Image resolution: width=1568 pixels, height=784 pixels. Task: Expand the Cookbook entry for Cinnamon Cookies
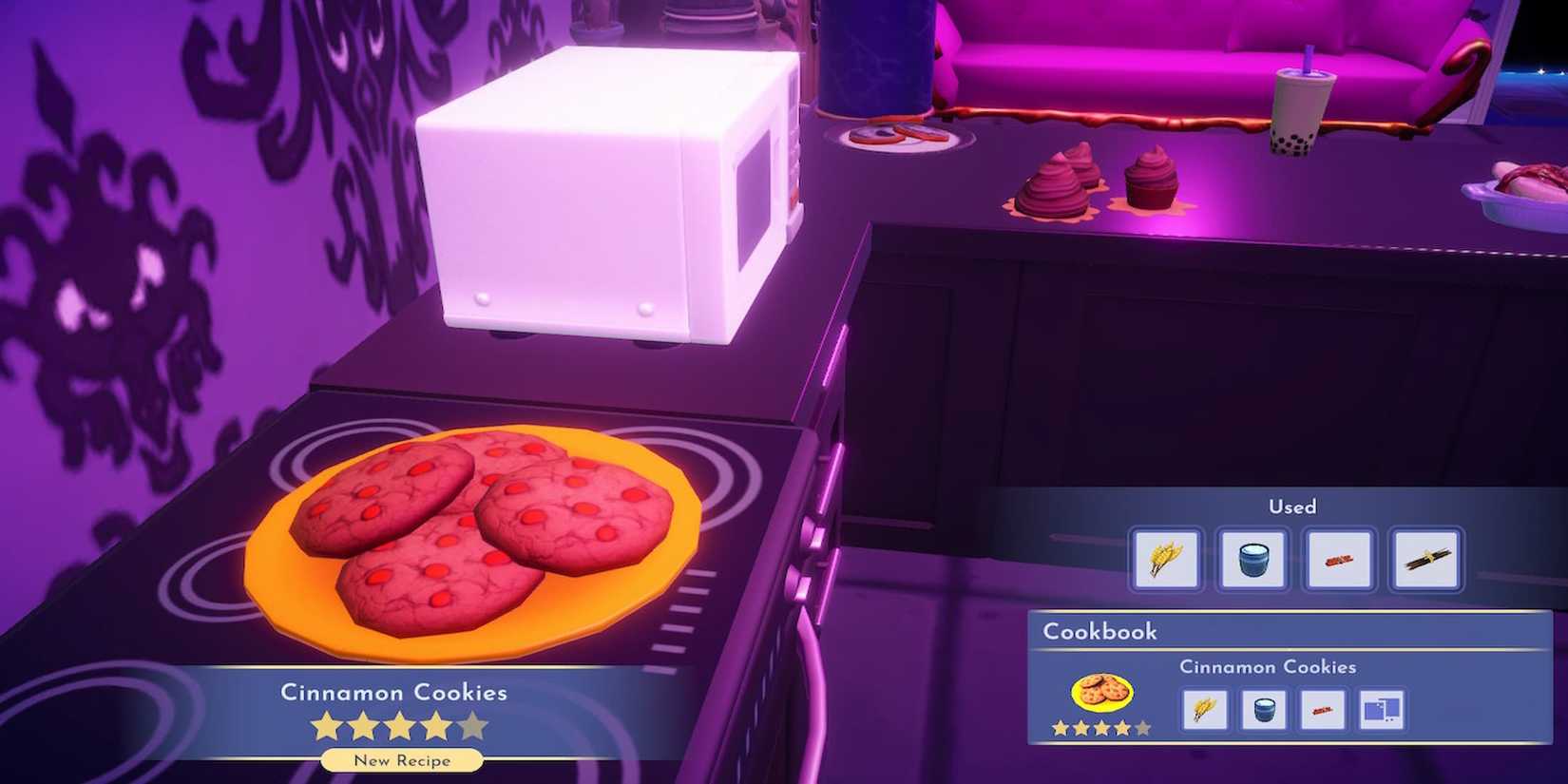coord(1269,667)
